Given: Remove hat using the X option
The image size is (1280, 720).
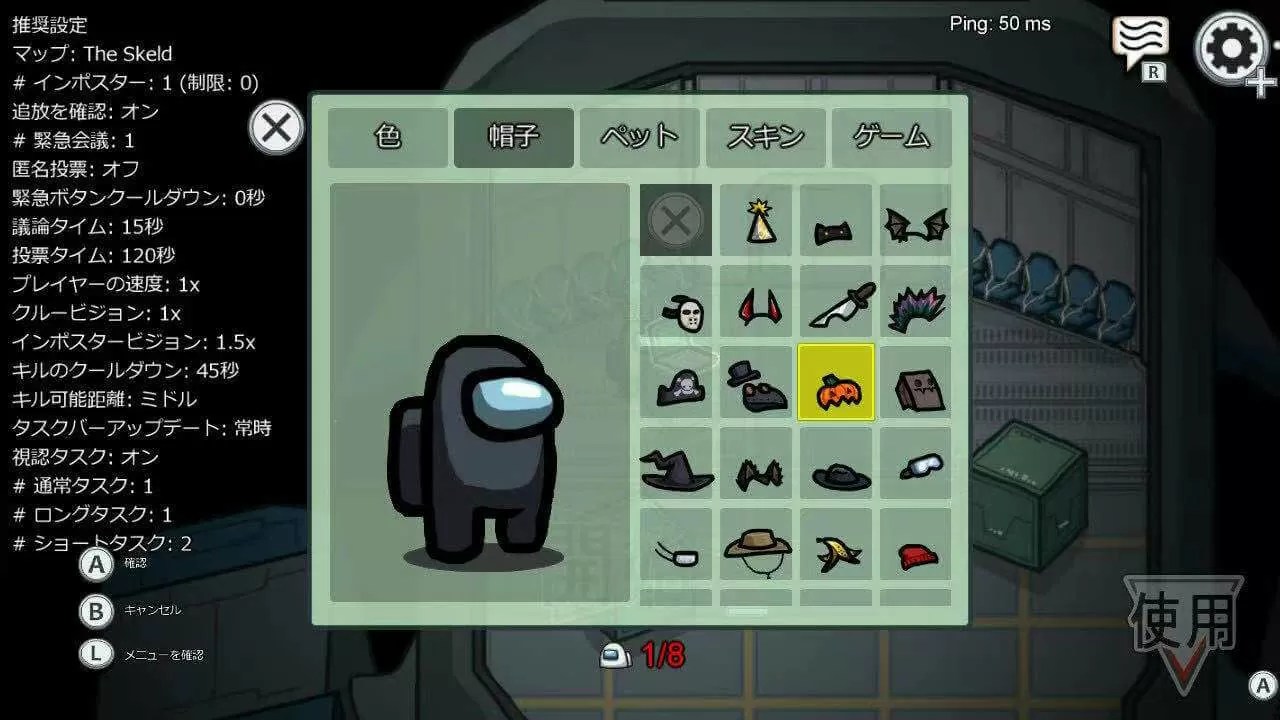Looking at the screenshot, I should pos(675,220).
